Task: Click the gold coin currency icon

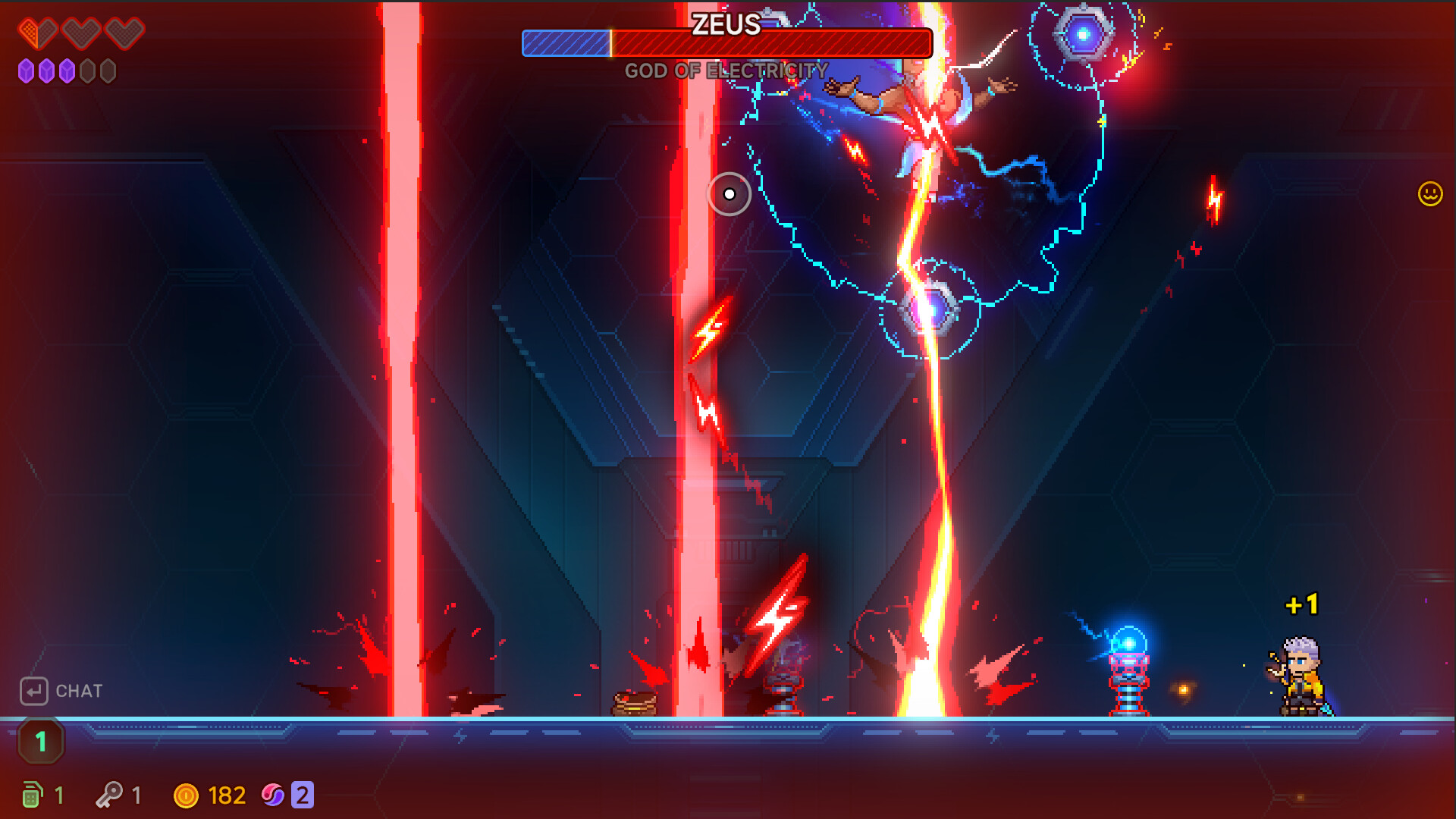Action: coord(188,794)
